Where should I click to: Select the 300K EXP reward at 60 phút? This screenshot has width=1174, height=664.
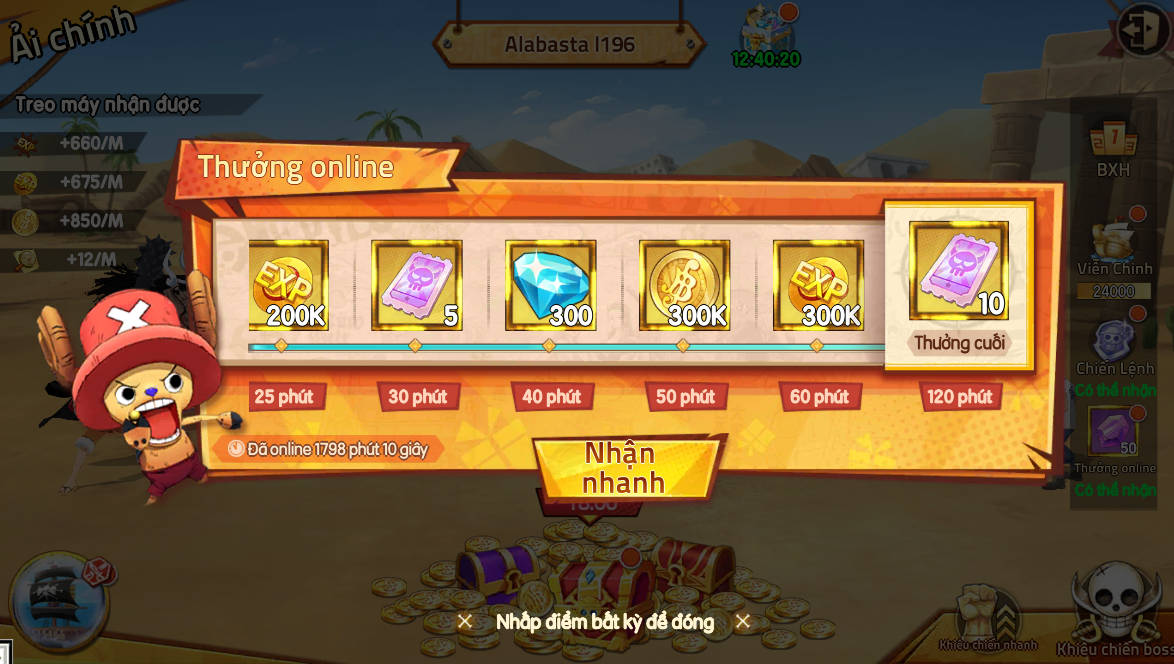818,286
